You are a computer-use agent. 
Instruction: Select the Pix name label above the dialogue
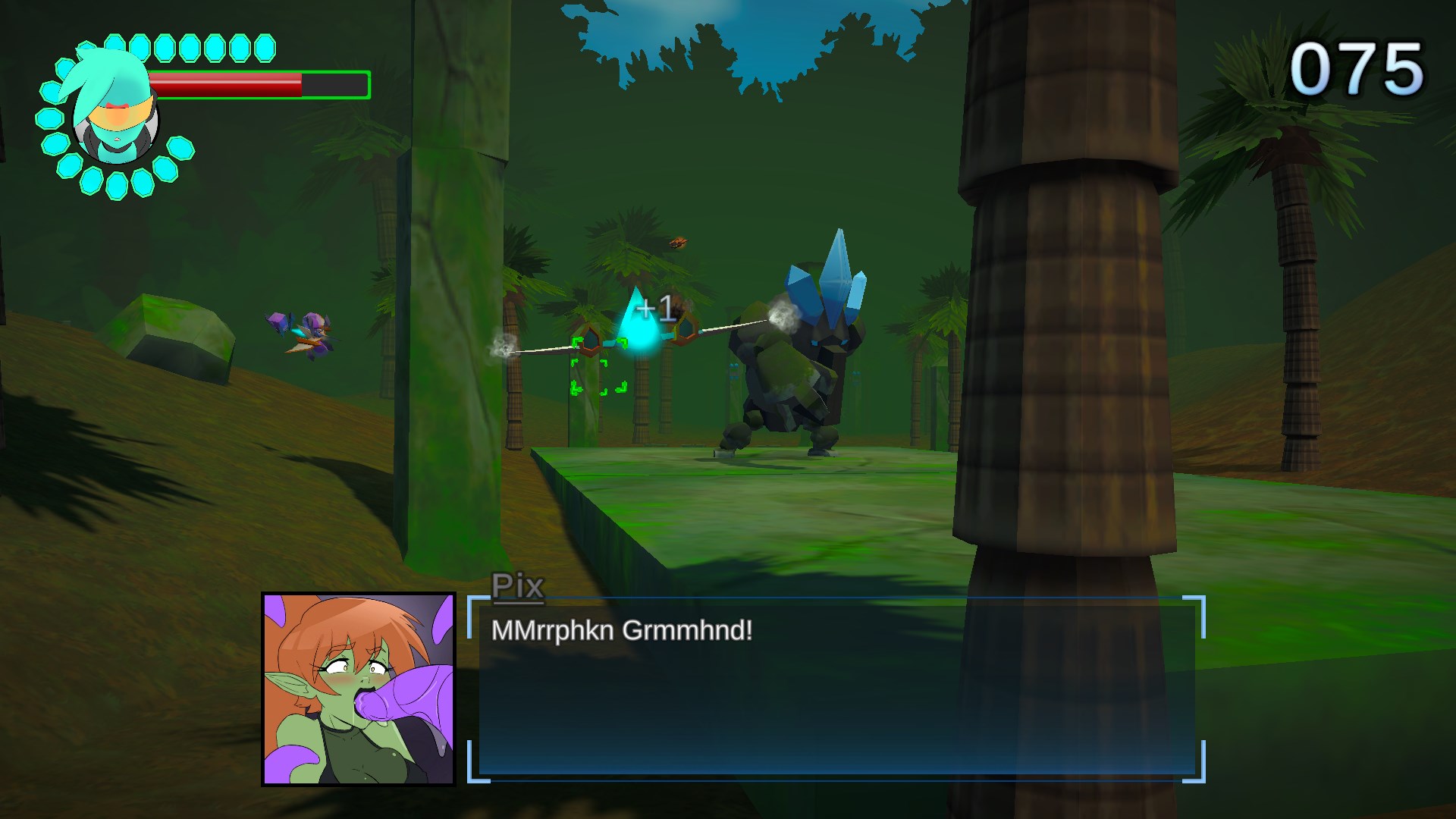518,584
